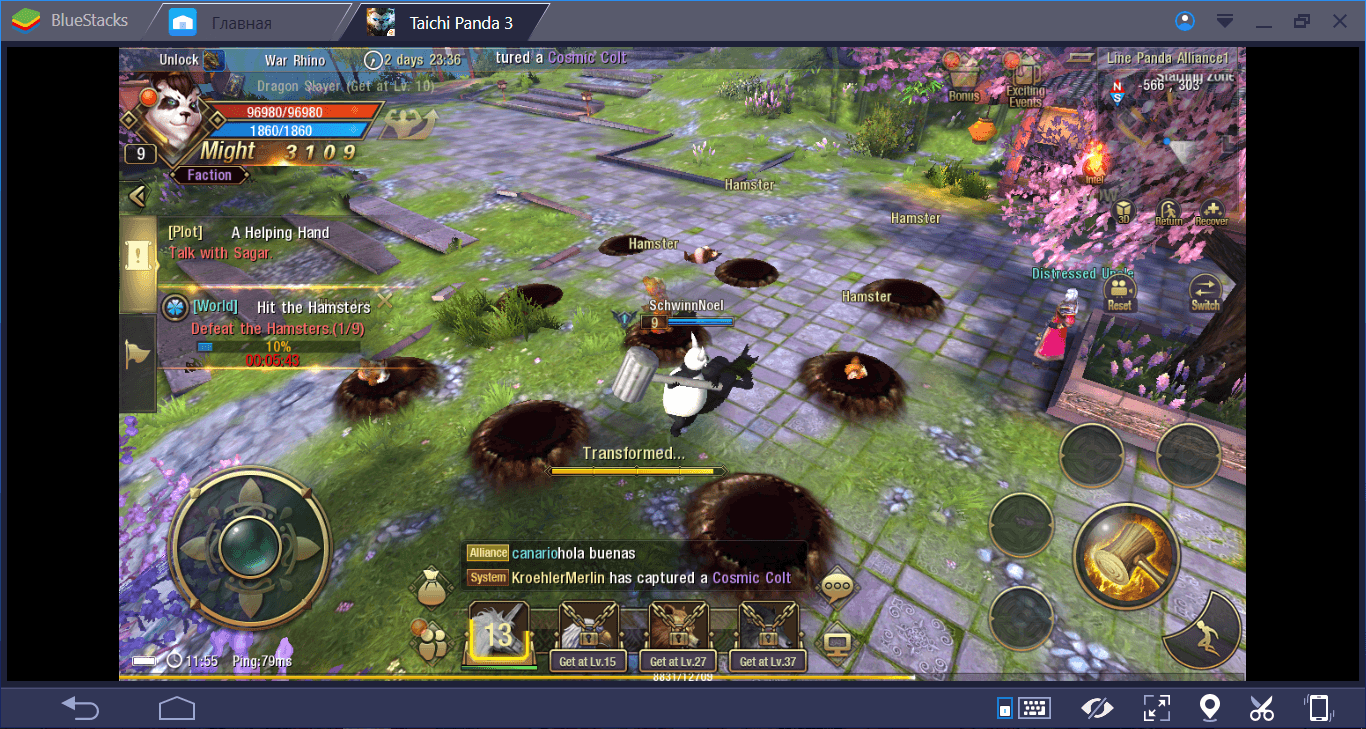Viewport: 1366px width, 729px height.
Task: Open the Faction button under the portrait
Action: (x=209, y=175)
